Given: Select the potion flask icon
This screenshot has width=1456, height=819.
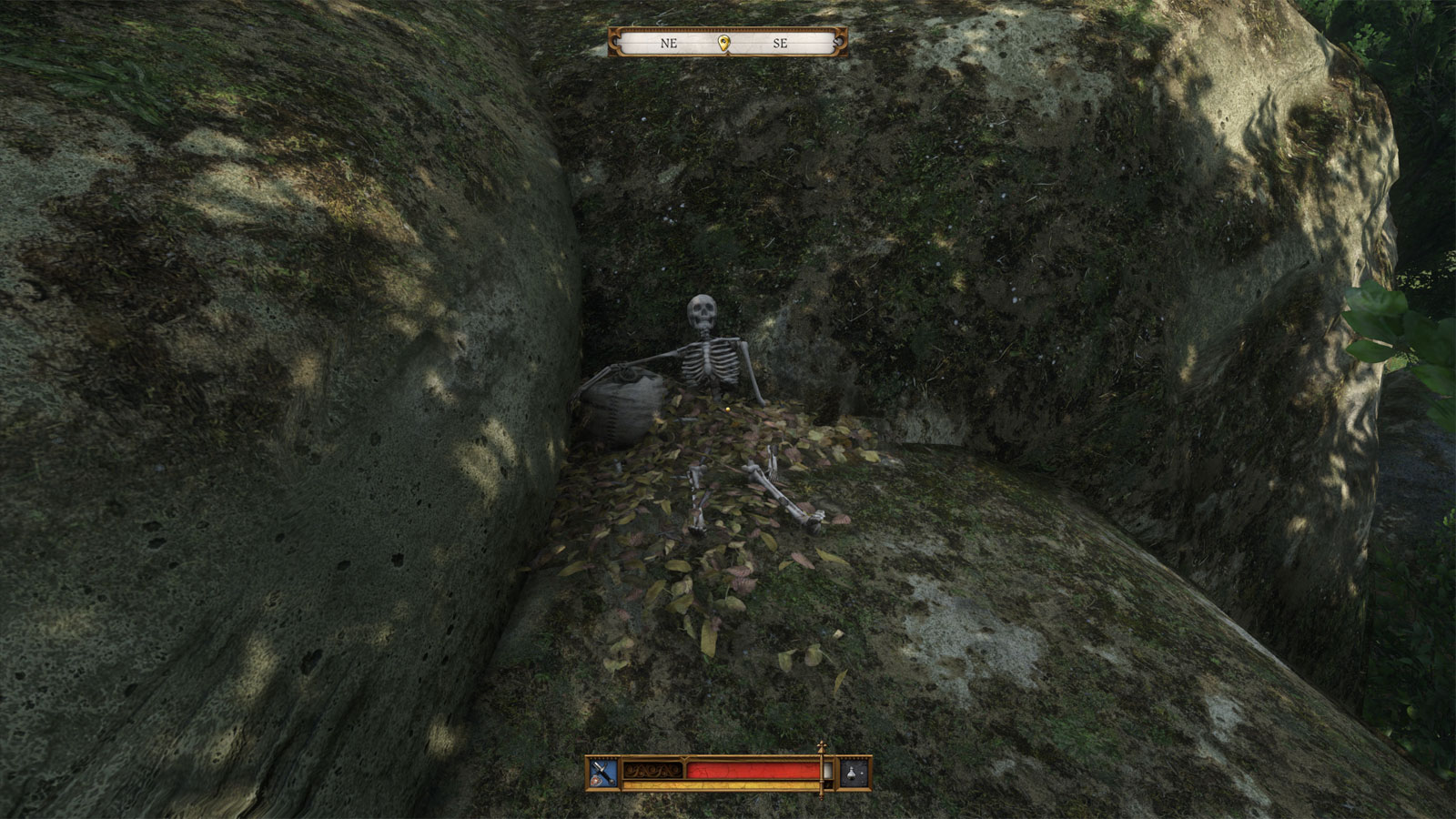Looking at the screenshot, I should (x=854, y=773).
